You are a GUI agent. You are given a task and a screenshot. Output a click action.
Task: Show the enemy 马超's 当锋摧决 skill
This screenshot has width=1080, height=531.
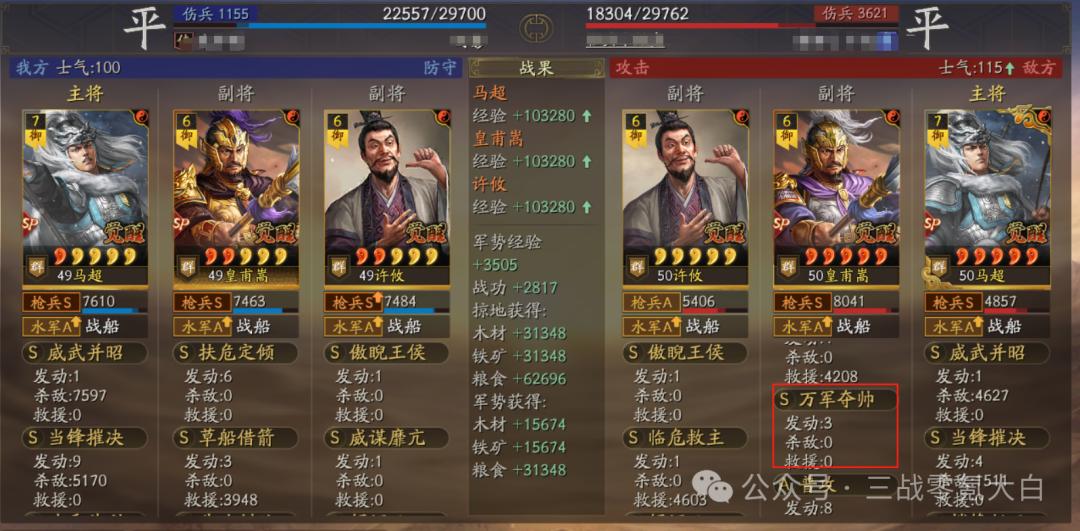986,438
